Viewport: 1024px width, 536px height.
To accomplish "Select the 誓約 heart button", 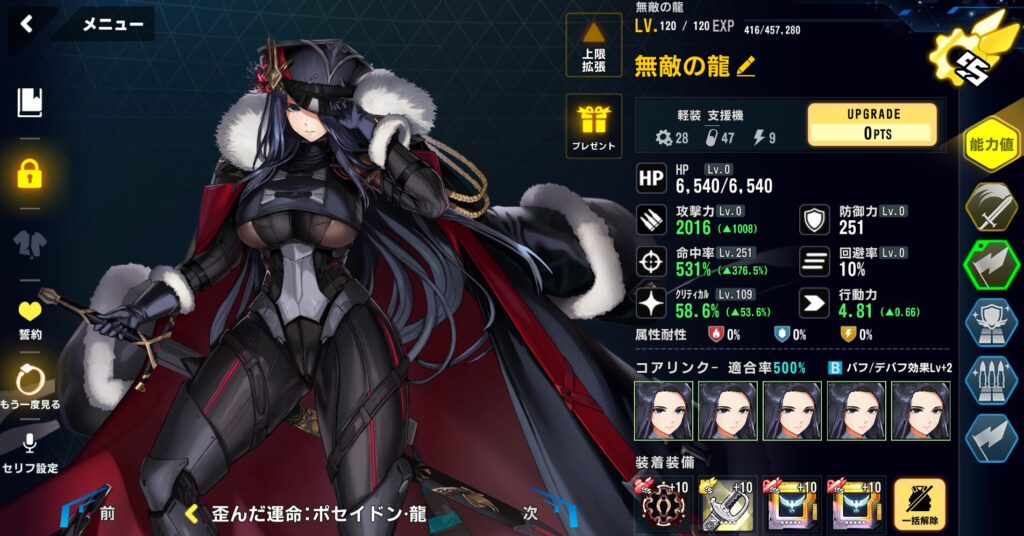I will click(x=30, y=320).
